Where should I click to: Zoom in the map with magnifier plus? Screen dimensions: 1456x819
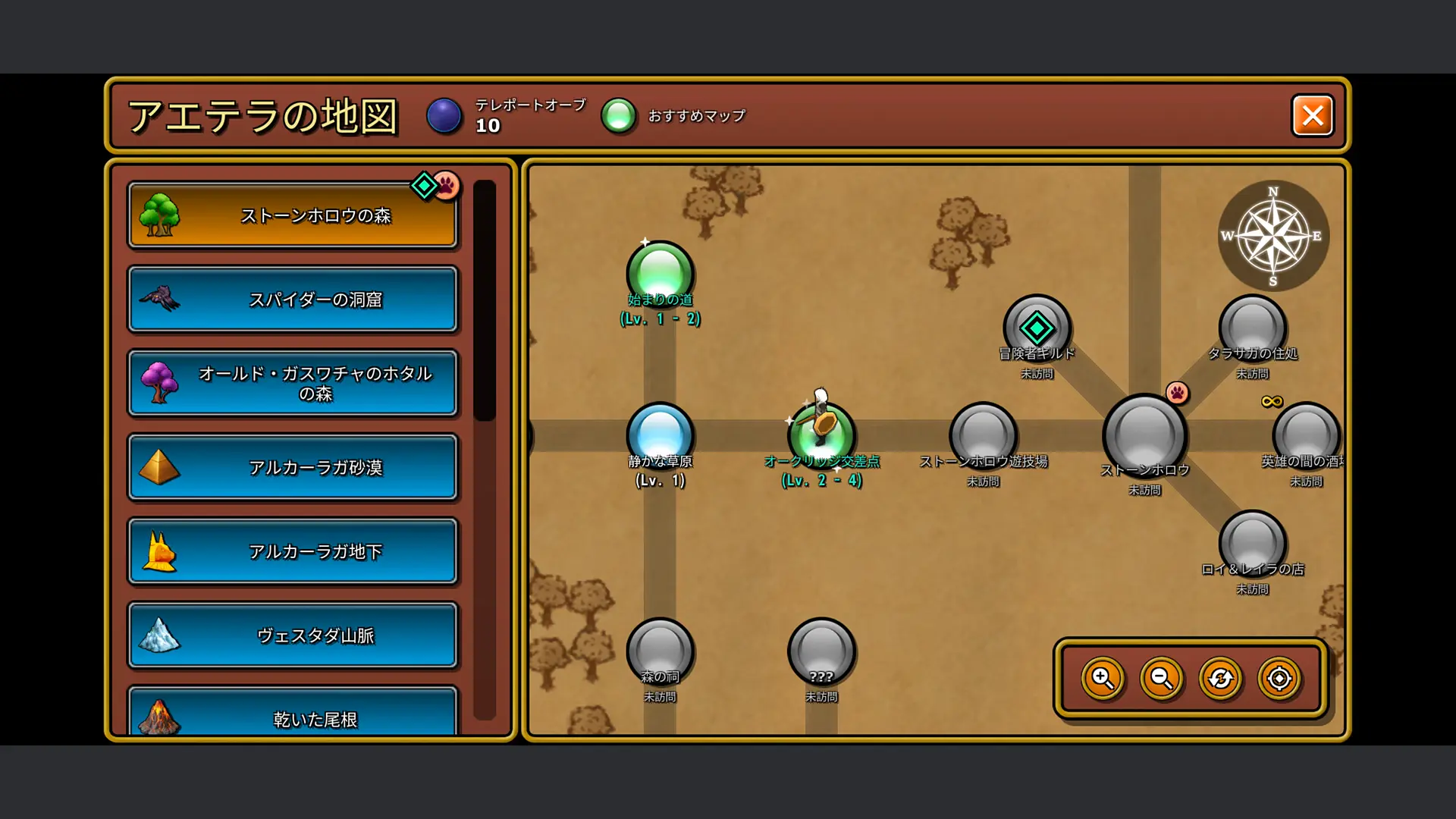click(1103, 678)
